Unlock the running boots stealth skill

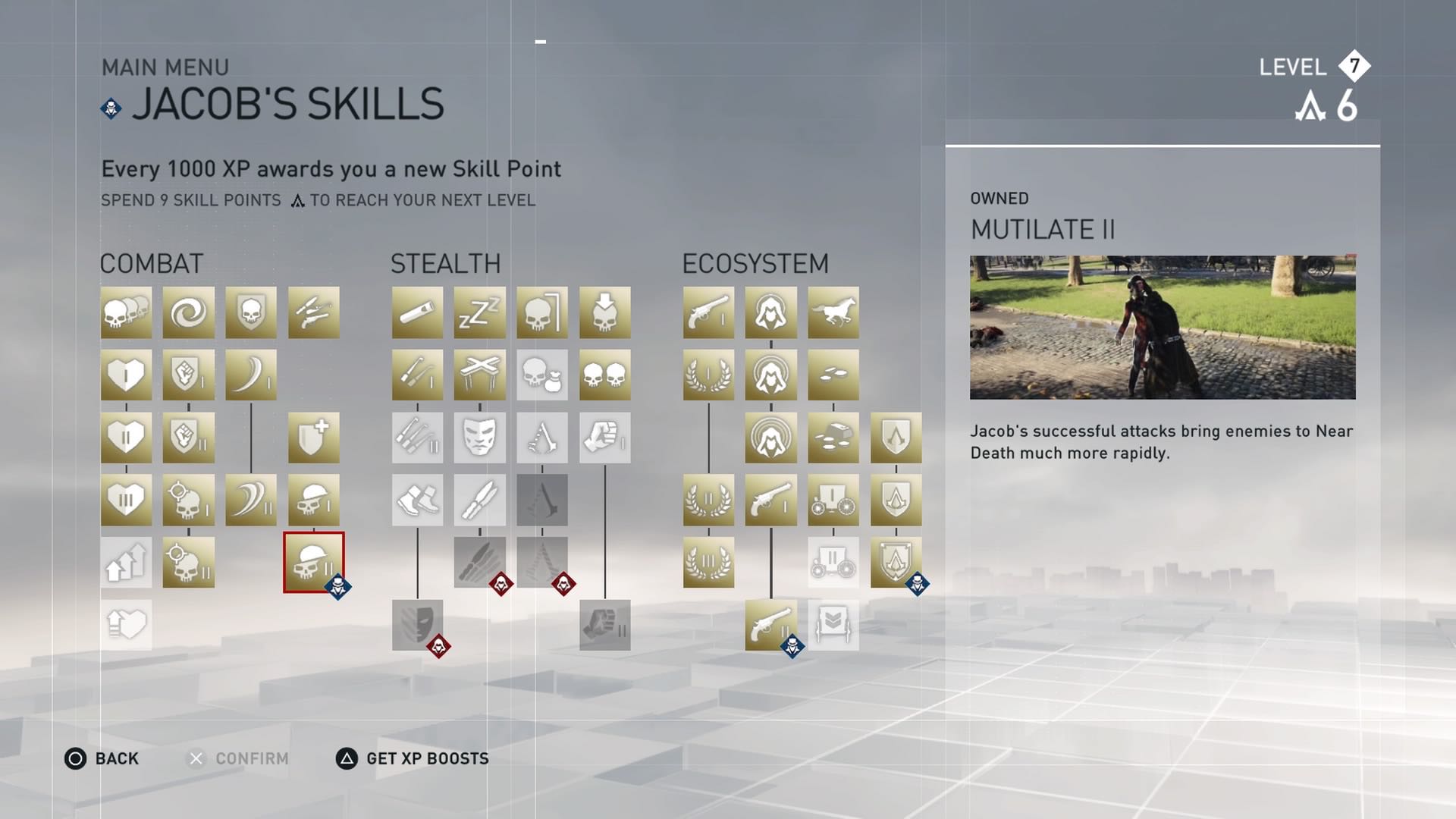click(x=417, y=500)
